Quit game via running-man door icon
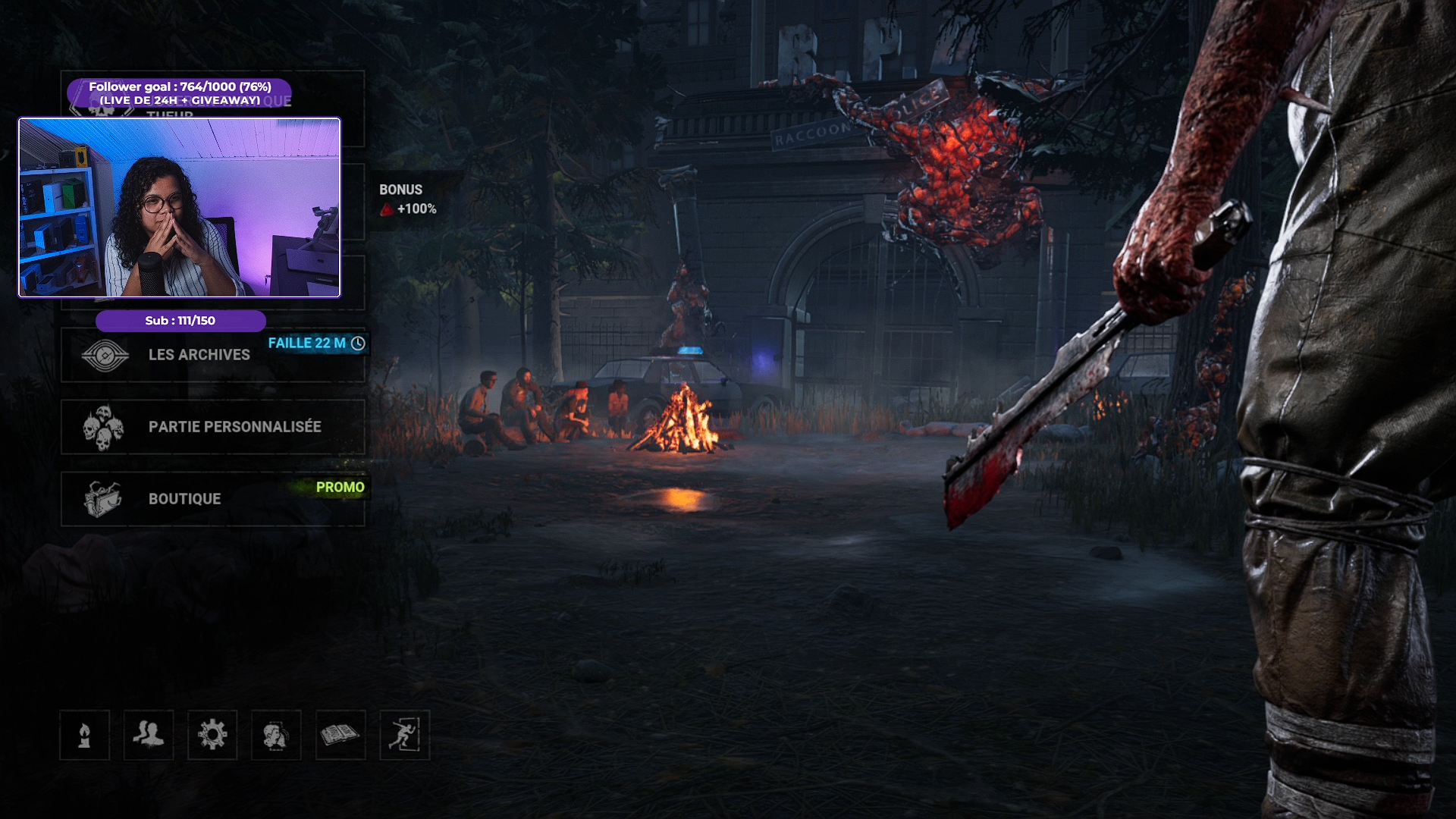 404,735
